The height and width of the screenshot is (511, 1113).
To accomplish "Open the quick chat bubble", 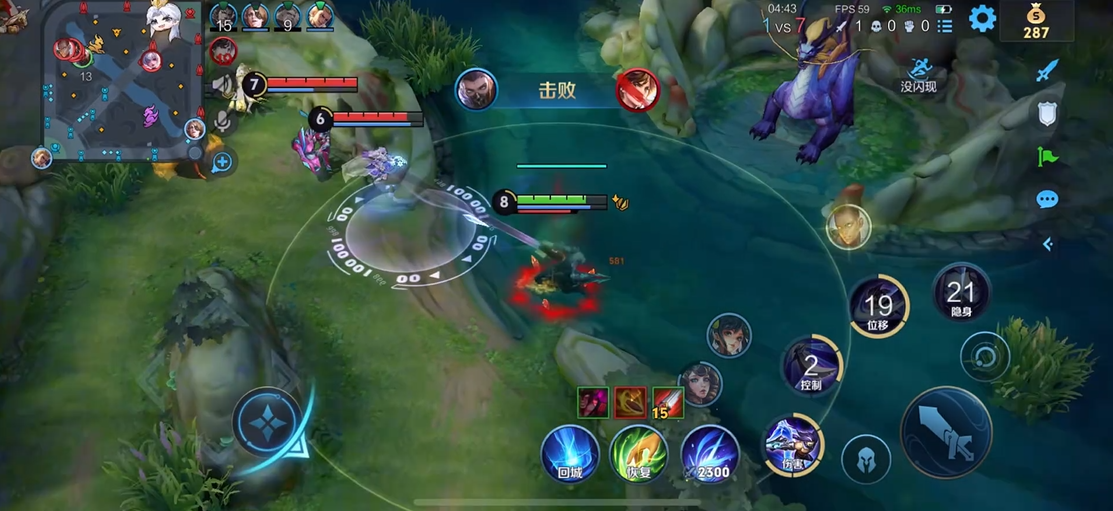I will (x=1047, y=200).
